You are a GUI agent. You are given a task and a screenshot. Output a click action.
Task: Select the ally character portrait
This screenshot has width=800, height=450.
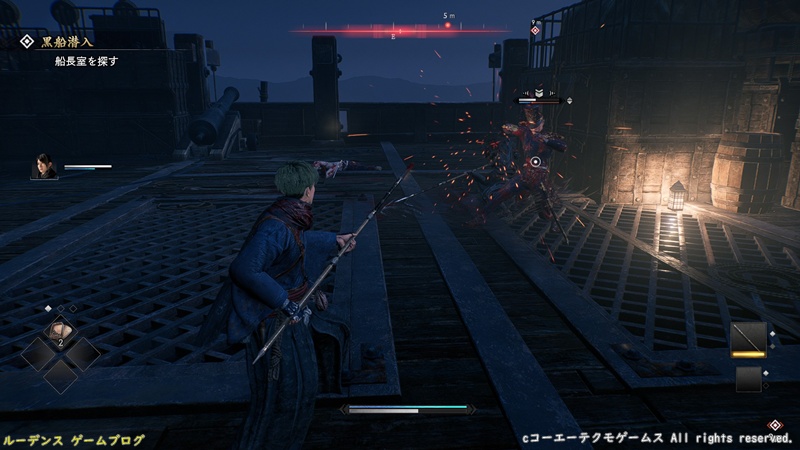[x=44, y=166]
